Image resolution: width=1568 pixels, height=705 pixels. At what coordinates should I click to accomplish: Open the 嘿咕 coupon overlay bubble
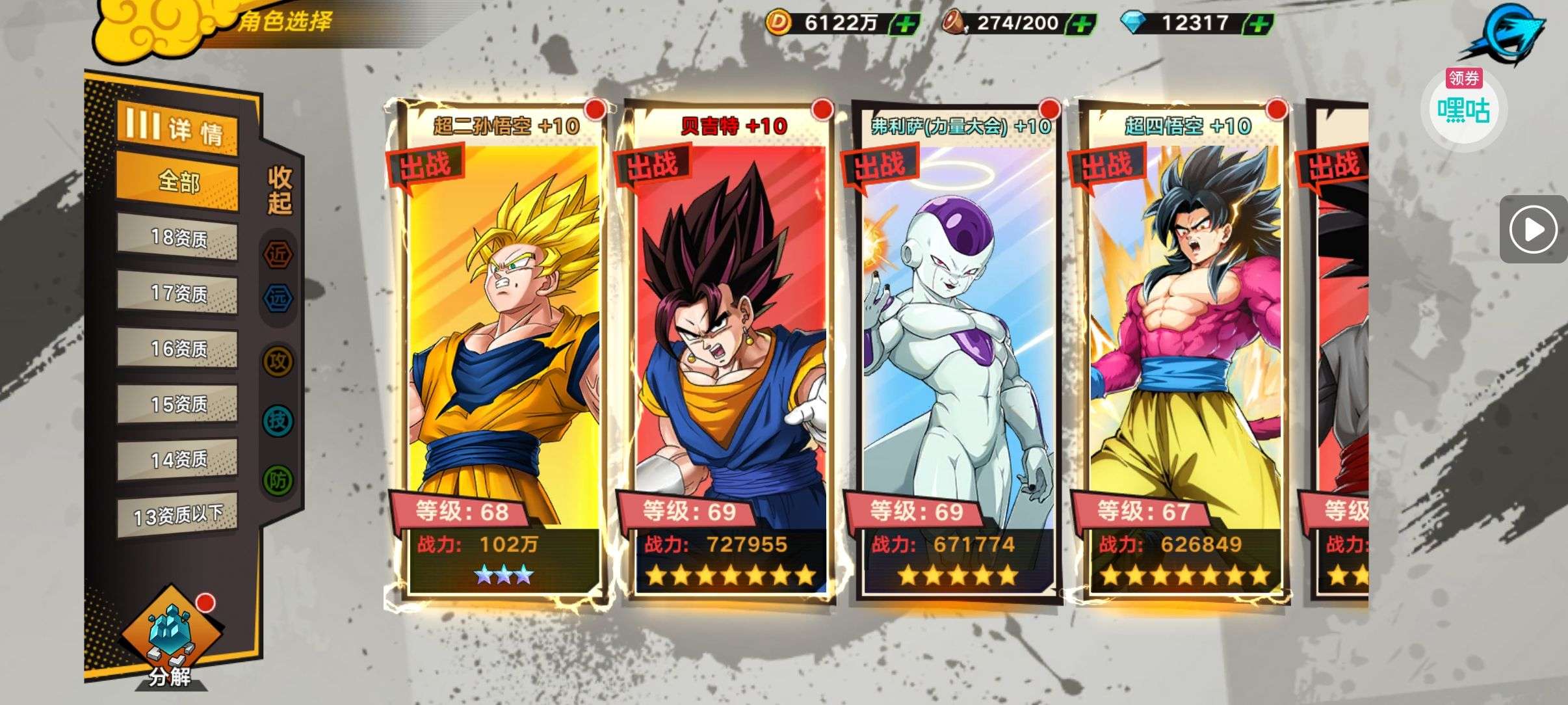(x=1463, y=106)
